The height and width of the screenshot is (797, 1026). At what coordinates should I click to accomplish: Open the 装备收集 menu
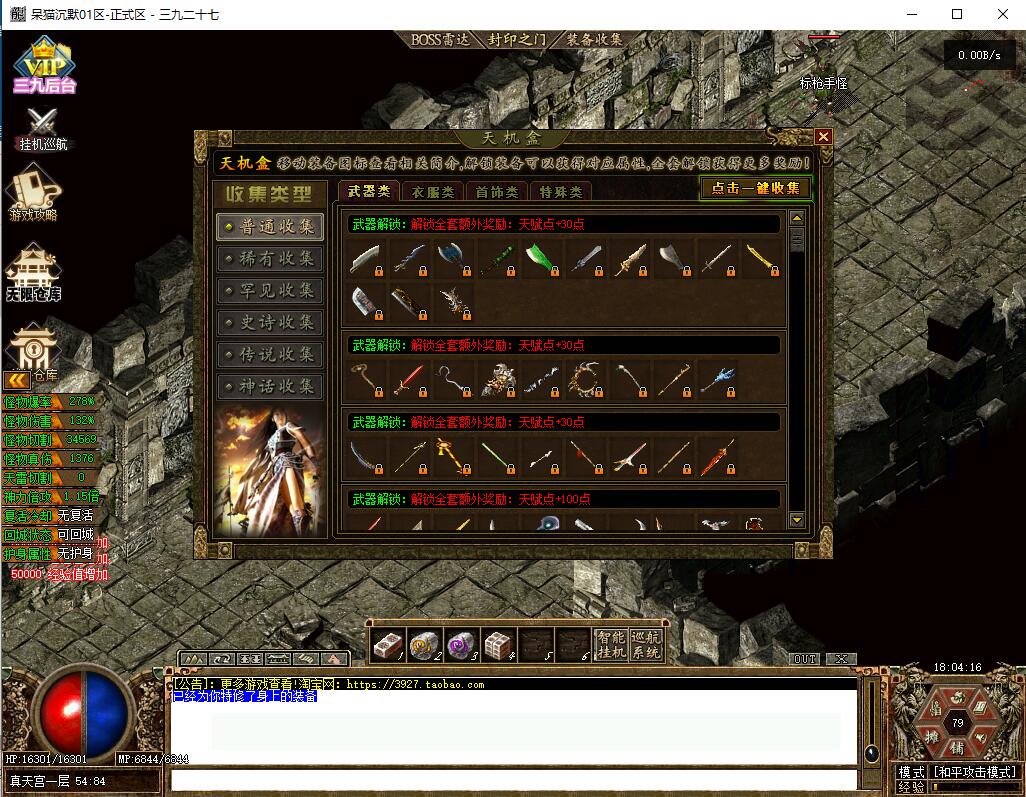[594, 40]
